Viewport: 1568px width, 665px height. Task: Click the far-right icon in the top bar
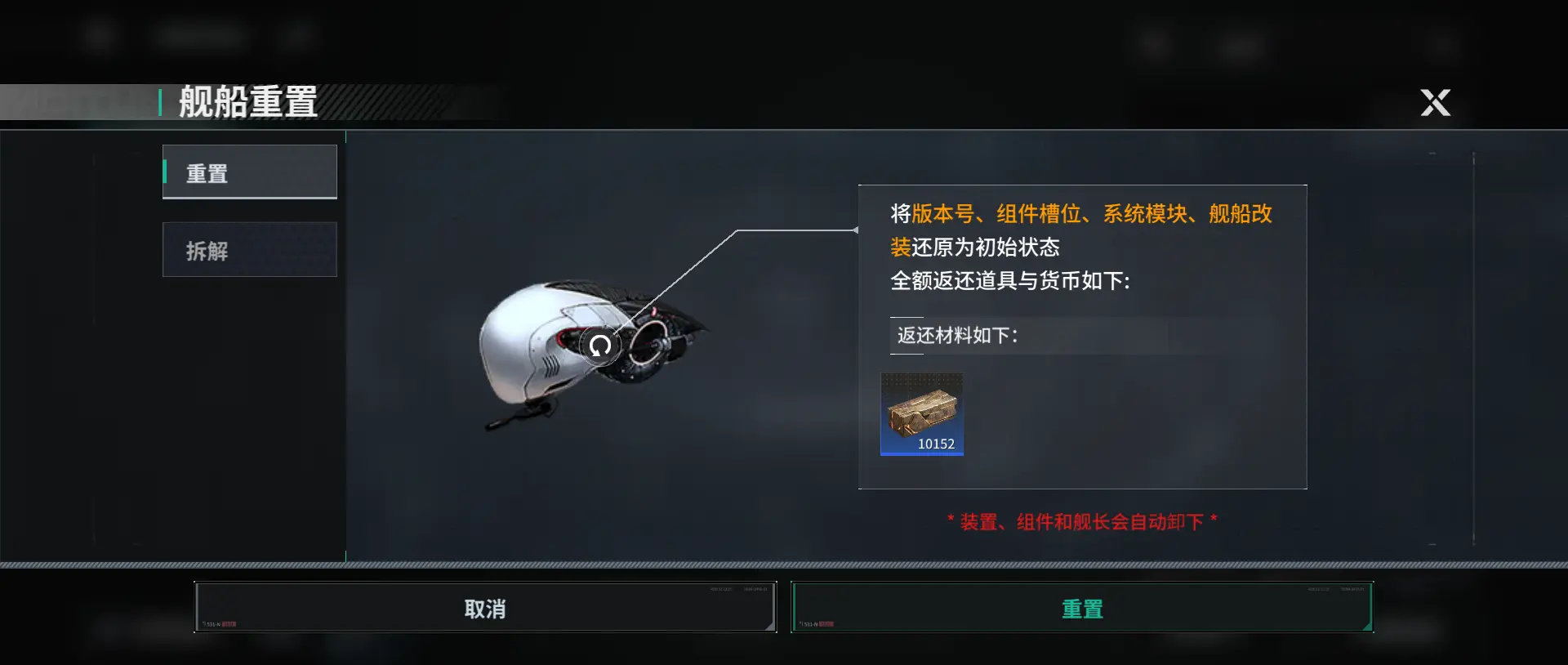1442,45
